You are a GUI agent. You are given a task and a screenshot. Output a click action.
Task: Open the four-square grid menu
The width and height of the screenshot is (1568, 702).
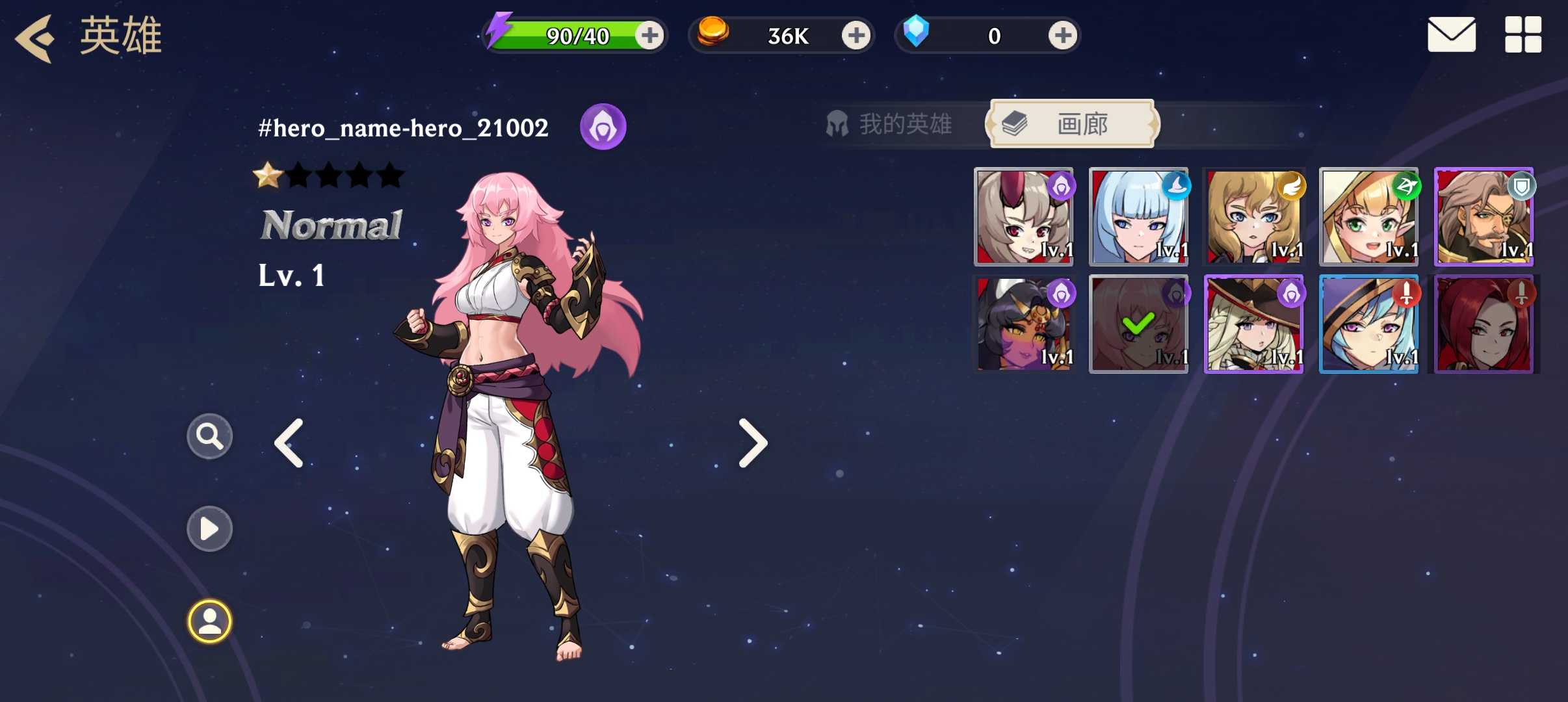(1522, 35)
